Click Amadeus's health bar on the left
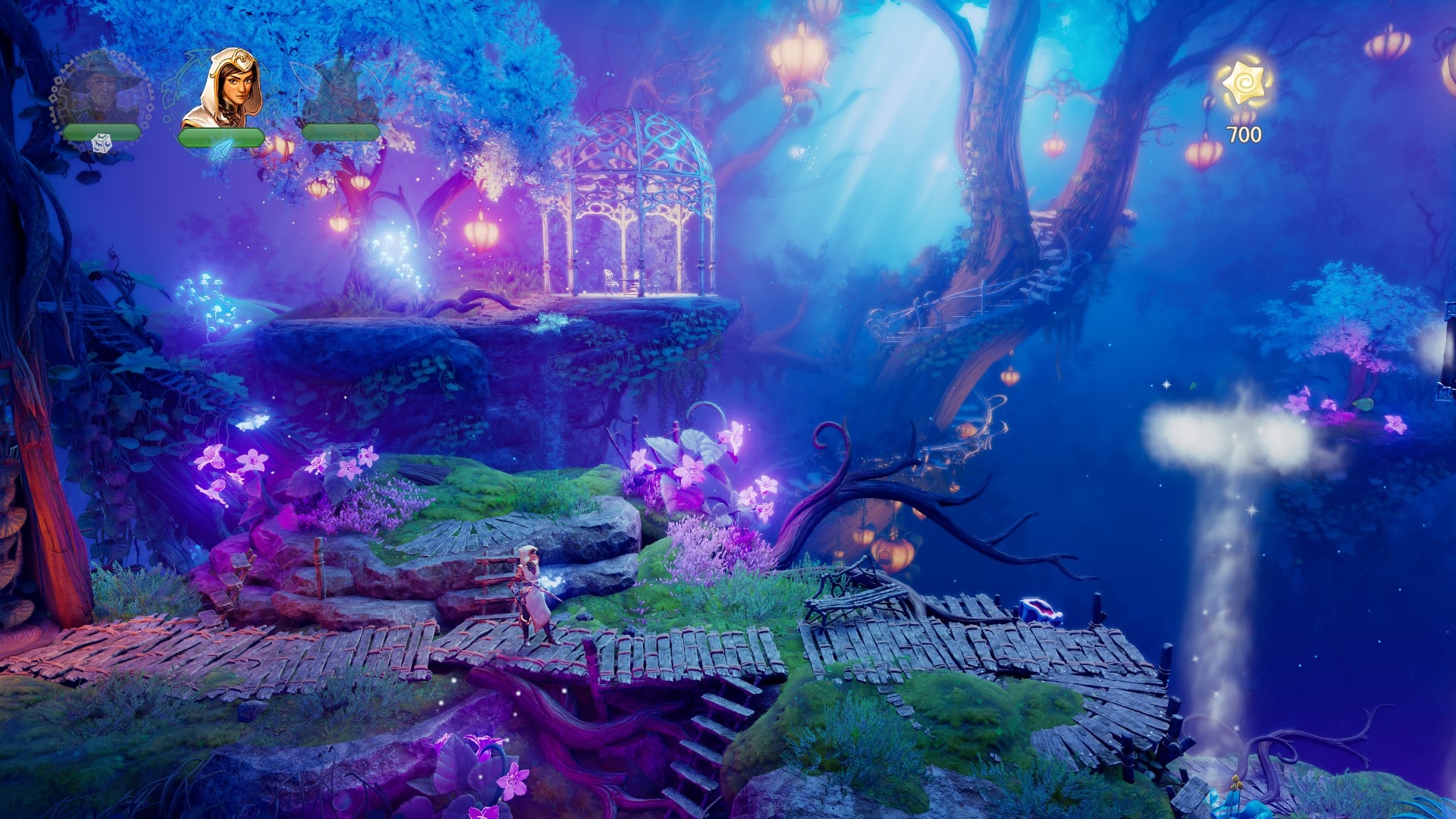 point(101,130)
